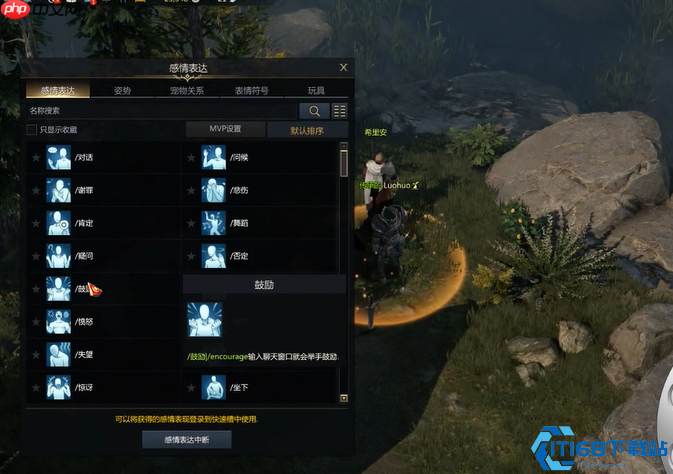Switch to the 玩具 tab

coord(316,90)
